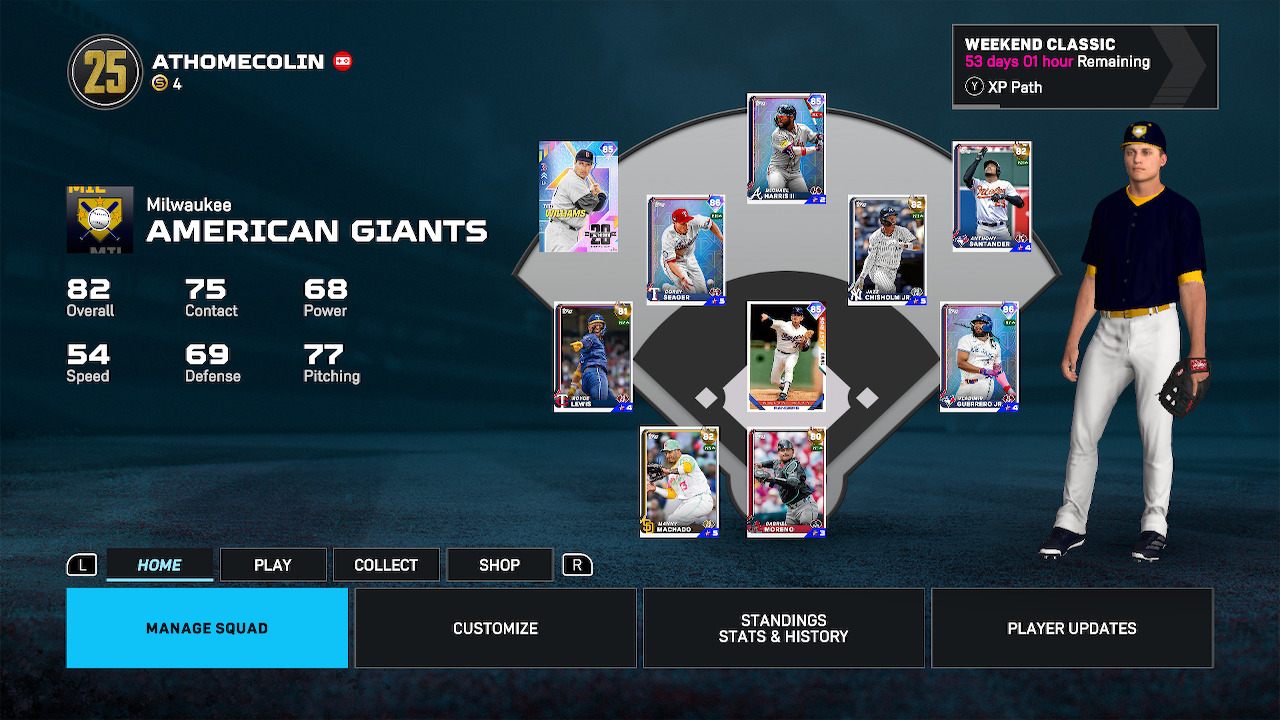
Task: Open STANDINGS STATS & HISTORY
Action: (783, 628)
